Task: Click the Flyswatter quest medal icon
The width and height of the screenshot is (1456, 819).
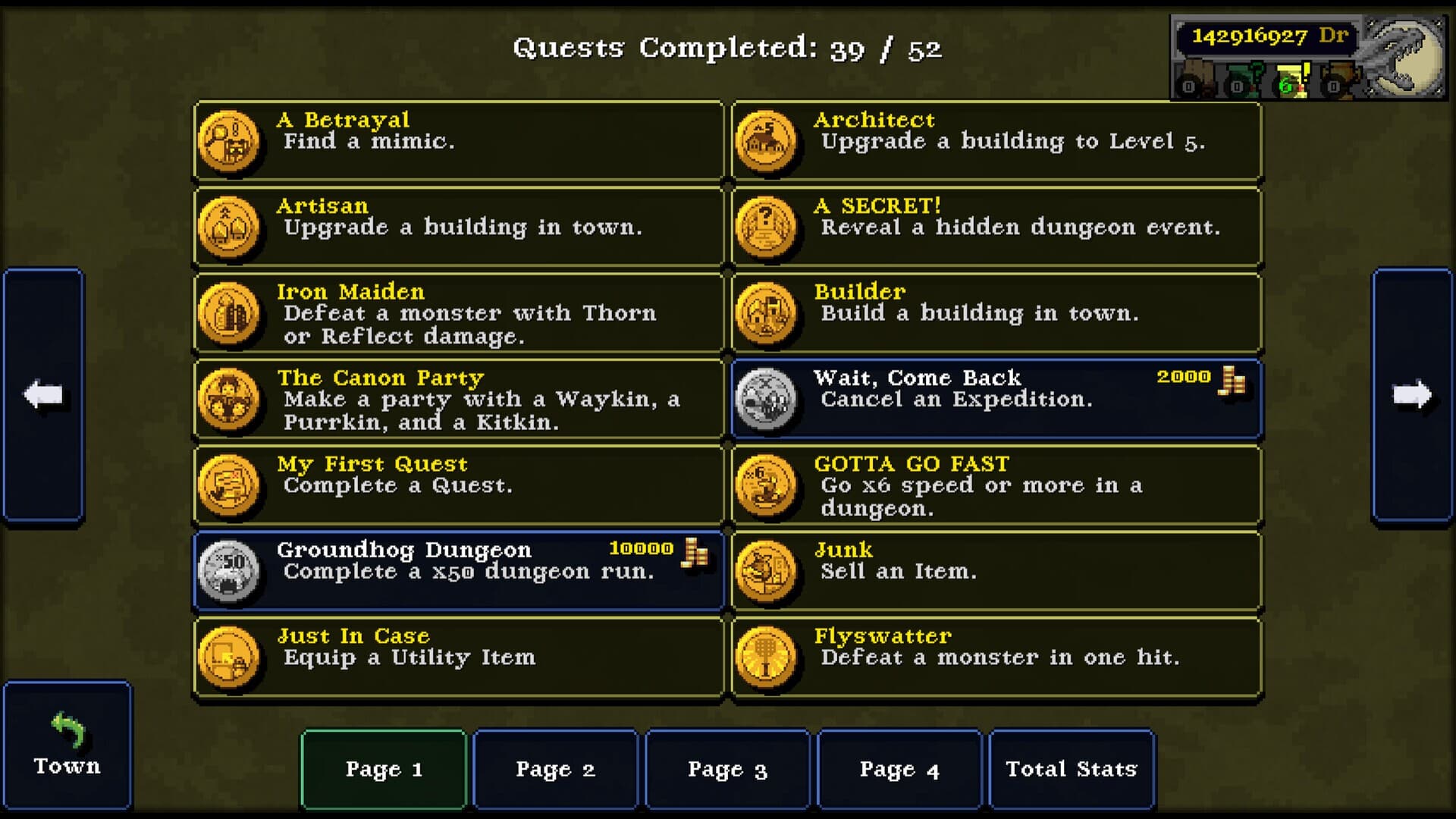Action: click(767, 657)
